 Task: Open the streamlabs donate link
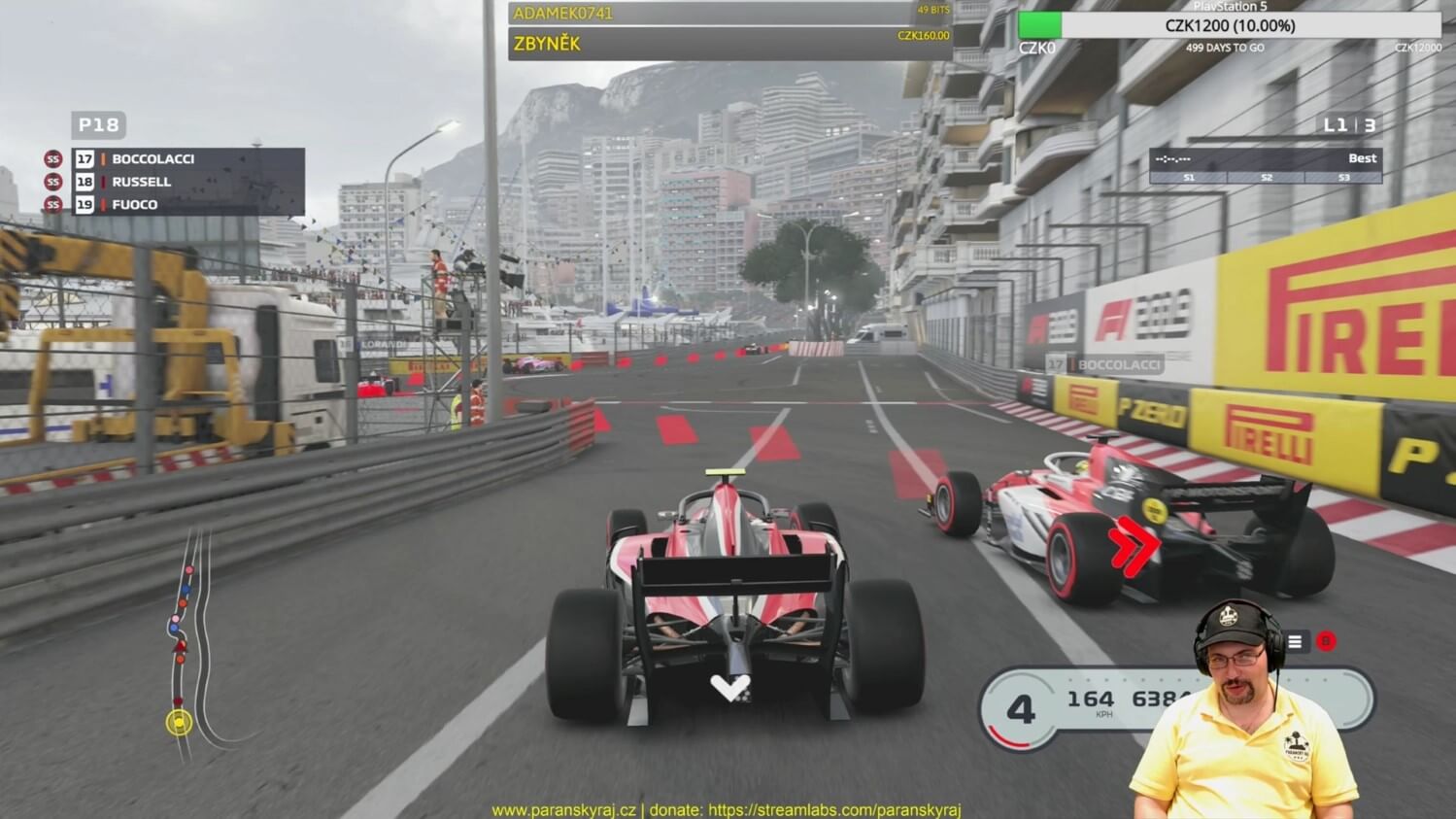pyautogui.click(x=833, y=809)
